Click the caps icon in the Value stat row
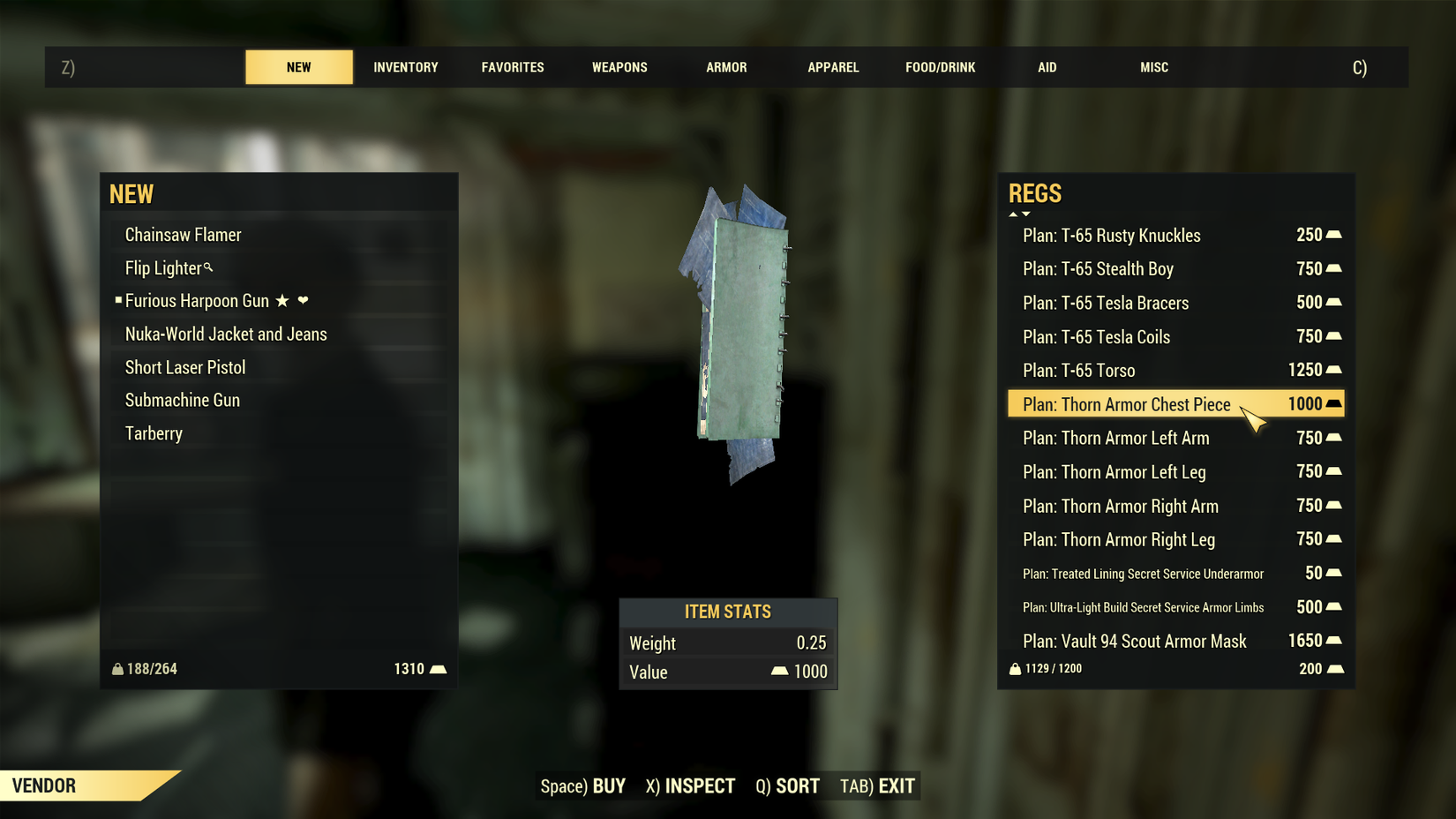The height and width of the screenshot is (819, 1456). tap(779, 672)
